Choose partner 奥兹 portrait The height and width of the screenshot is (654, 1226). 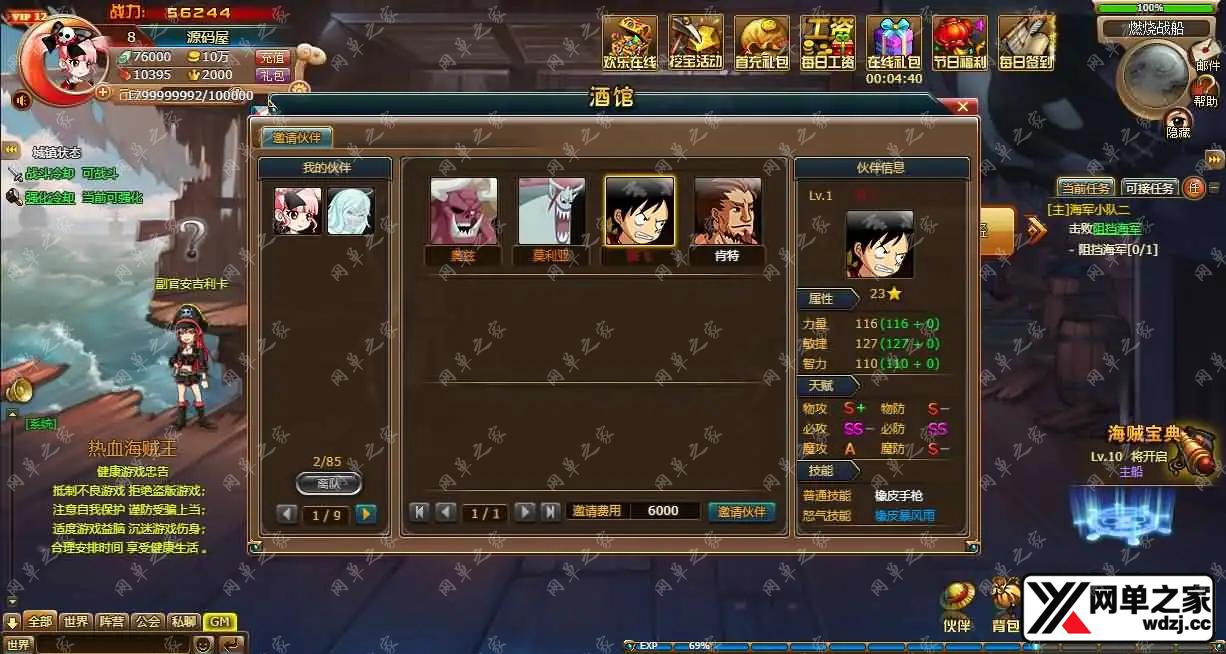tap(463, 212)
